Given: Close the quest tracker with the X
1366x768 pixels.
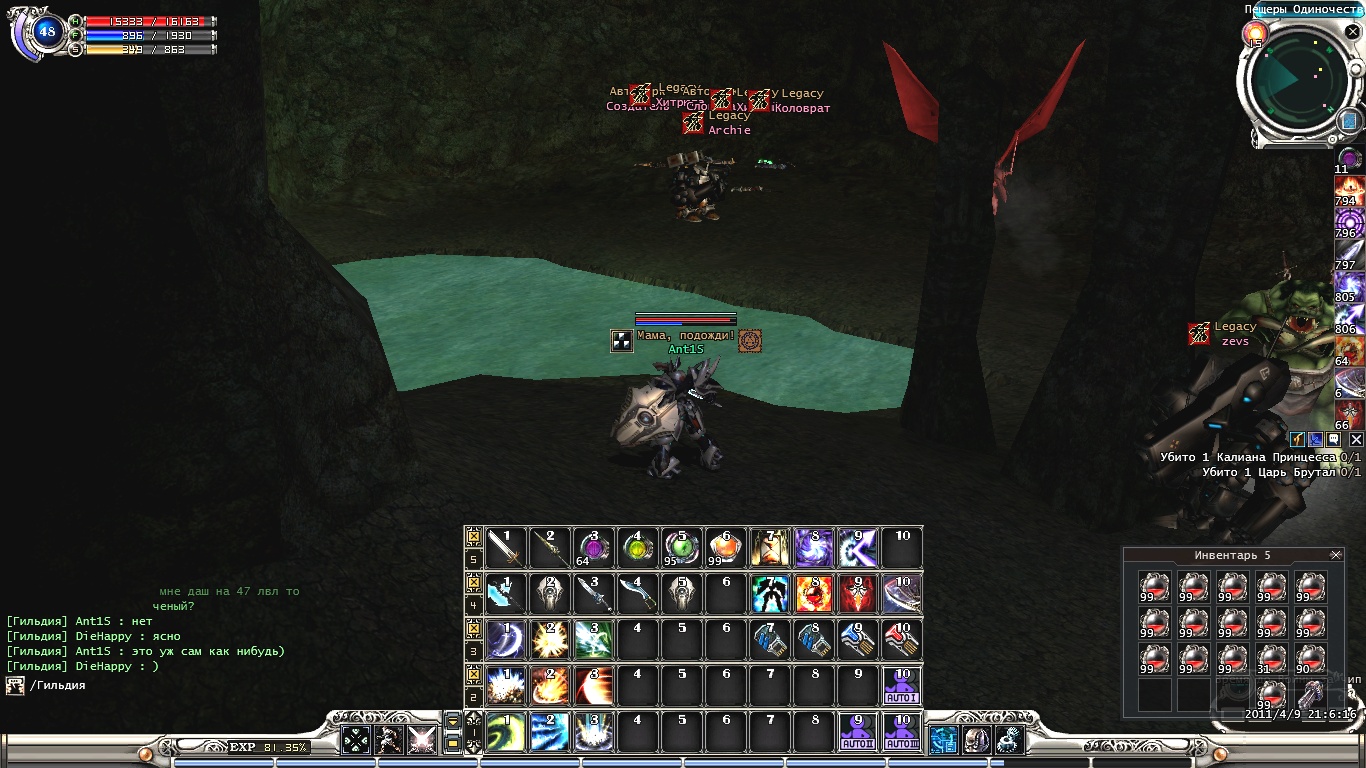Looking at the screenshot, I should pos(1356,439).
